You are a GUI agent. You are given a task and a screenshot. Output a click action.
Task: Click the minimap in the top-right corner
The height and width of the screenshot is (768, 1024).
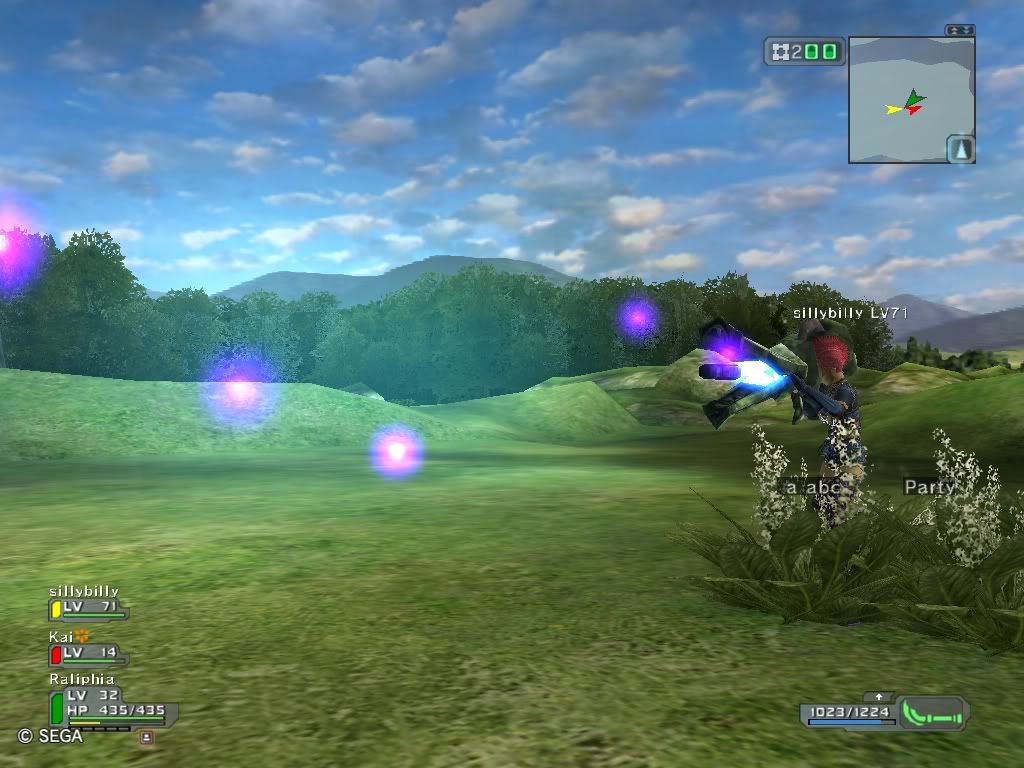point(910,100)
